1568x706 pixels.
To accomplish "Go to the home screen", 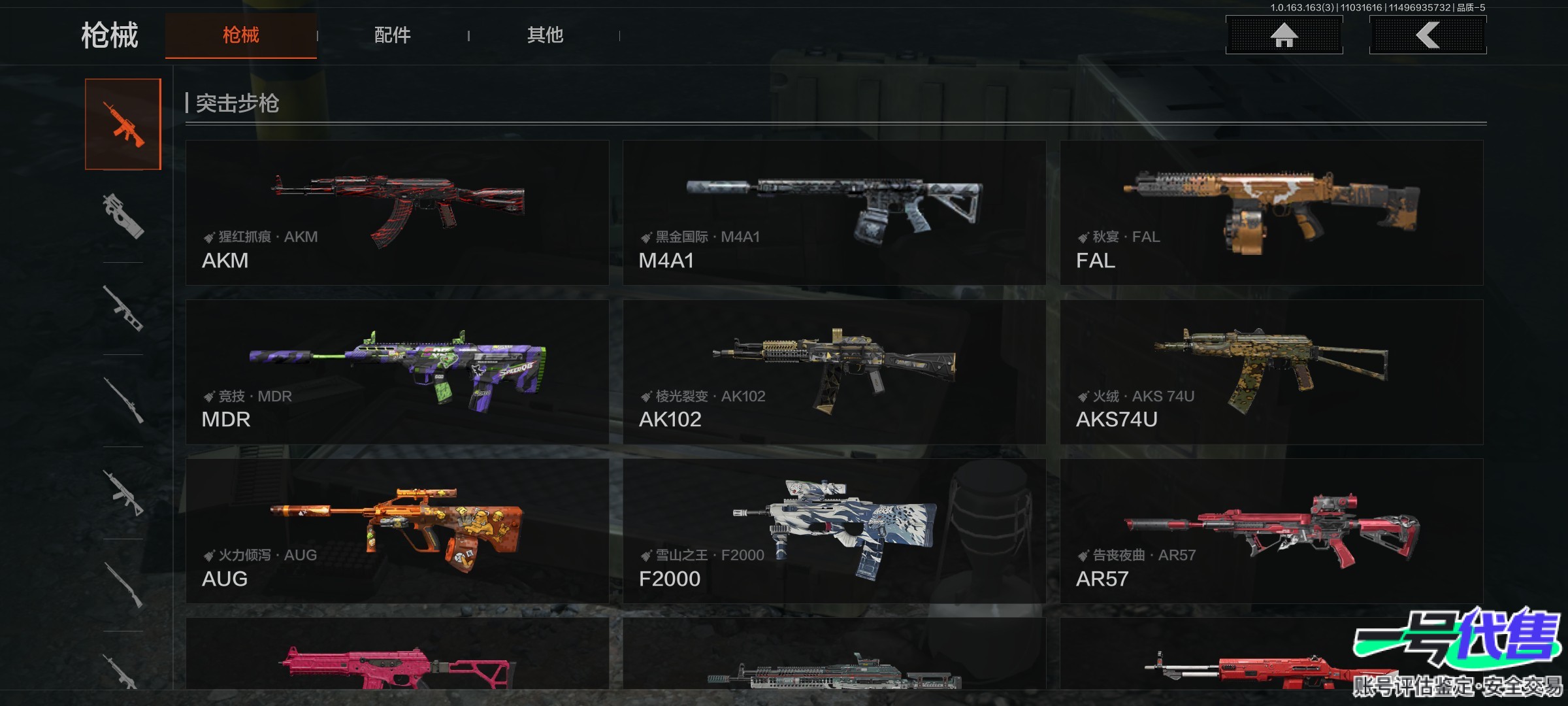I will pos(1284,35).
